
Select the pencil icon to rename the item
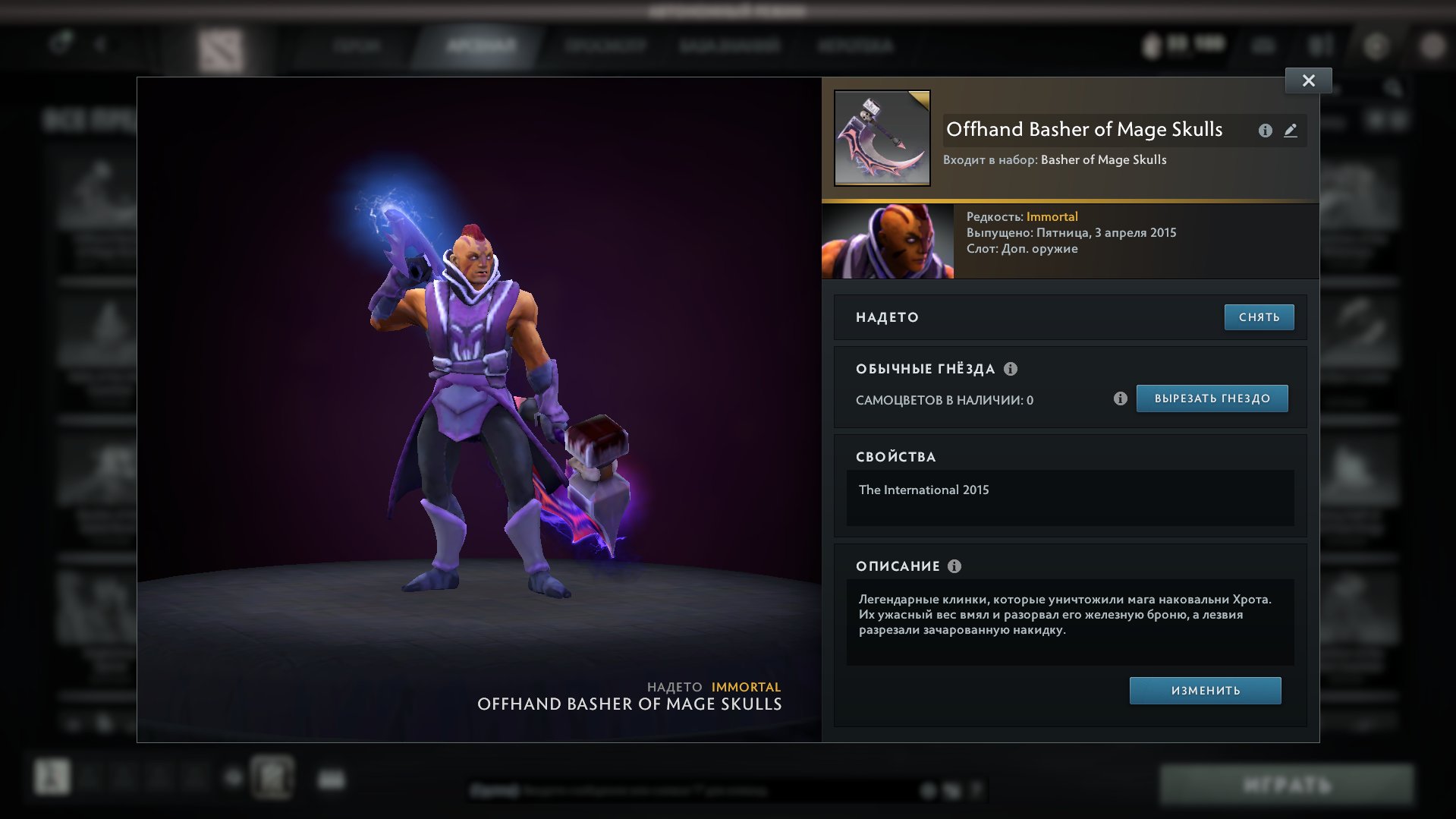pyautogui.click(x=1291, y=130)
